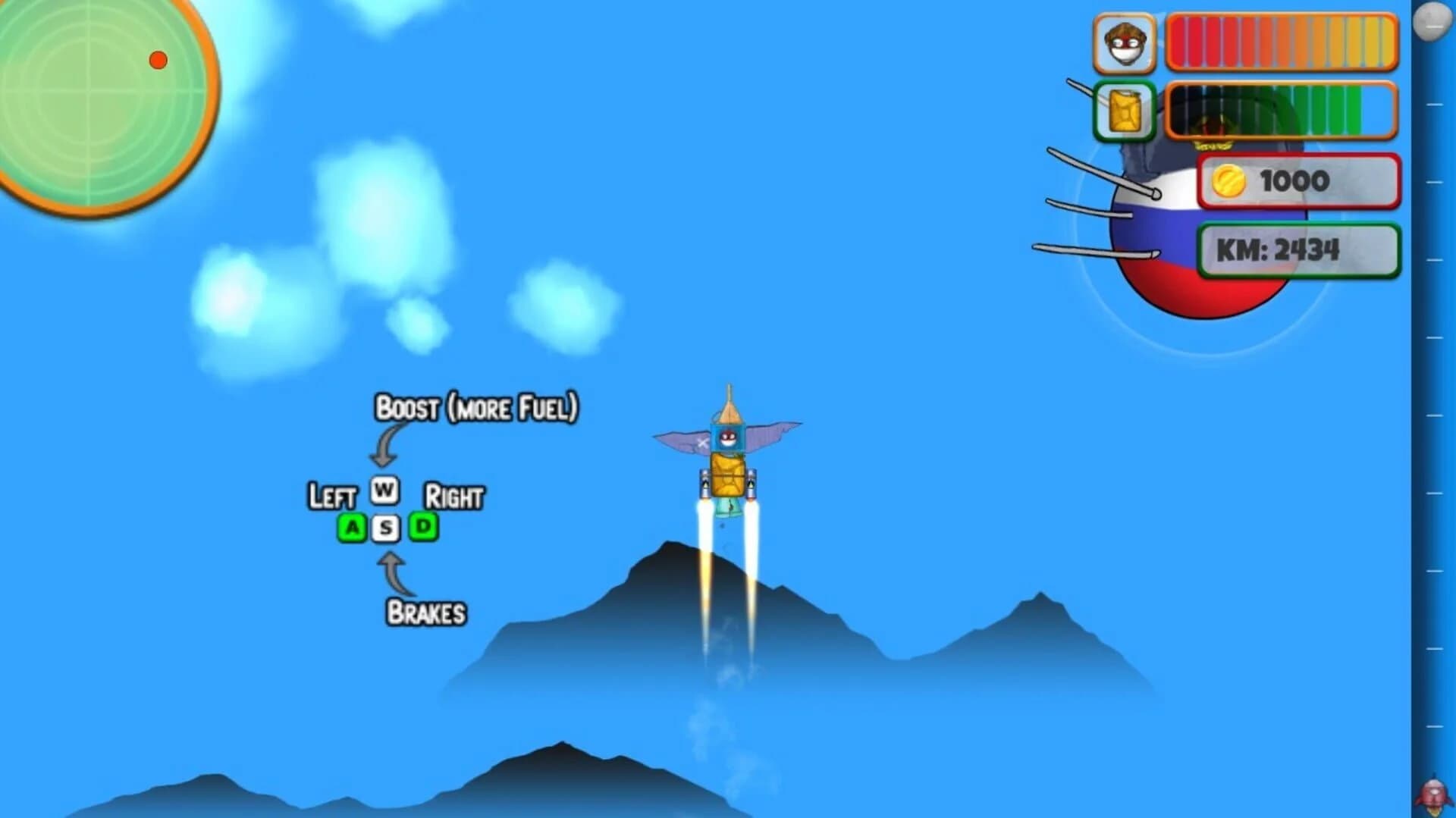Screen dimensions: 1456x818
Task: Click the A key for steering left
Action: click(x=352, y=526)
